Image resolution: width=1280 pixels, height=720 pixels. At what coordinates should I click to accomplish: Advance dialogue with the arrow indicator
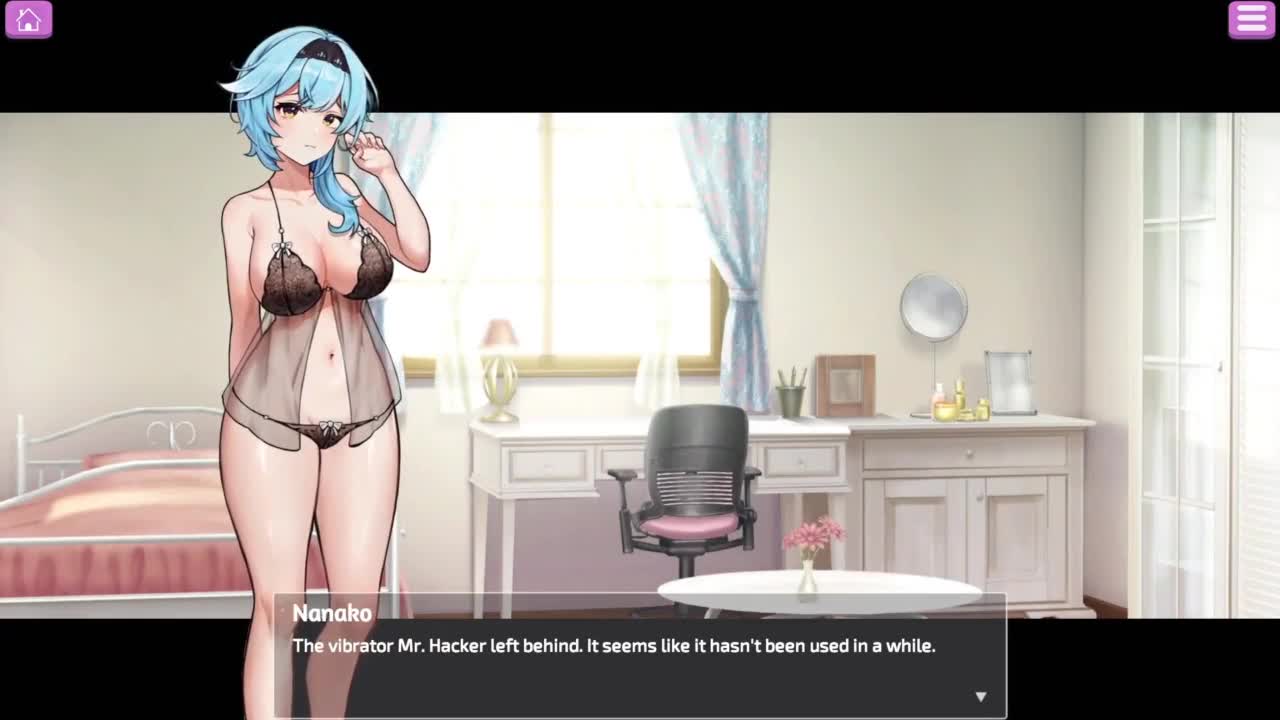tap(980, 696)
